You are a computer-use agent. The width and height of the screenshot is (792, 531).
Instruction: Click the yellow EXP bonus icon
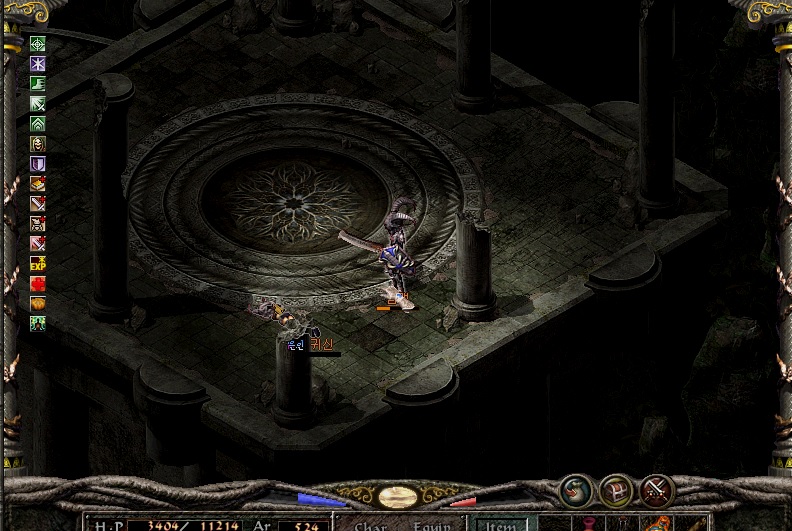pos(38,264)
